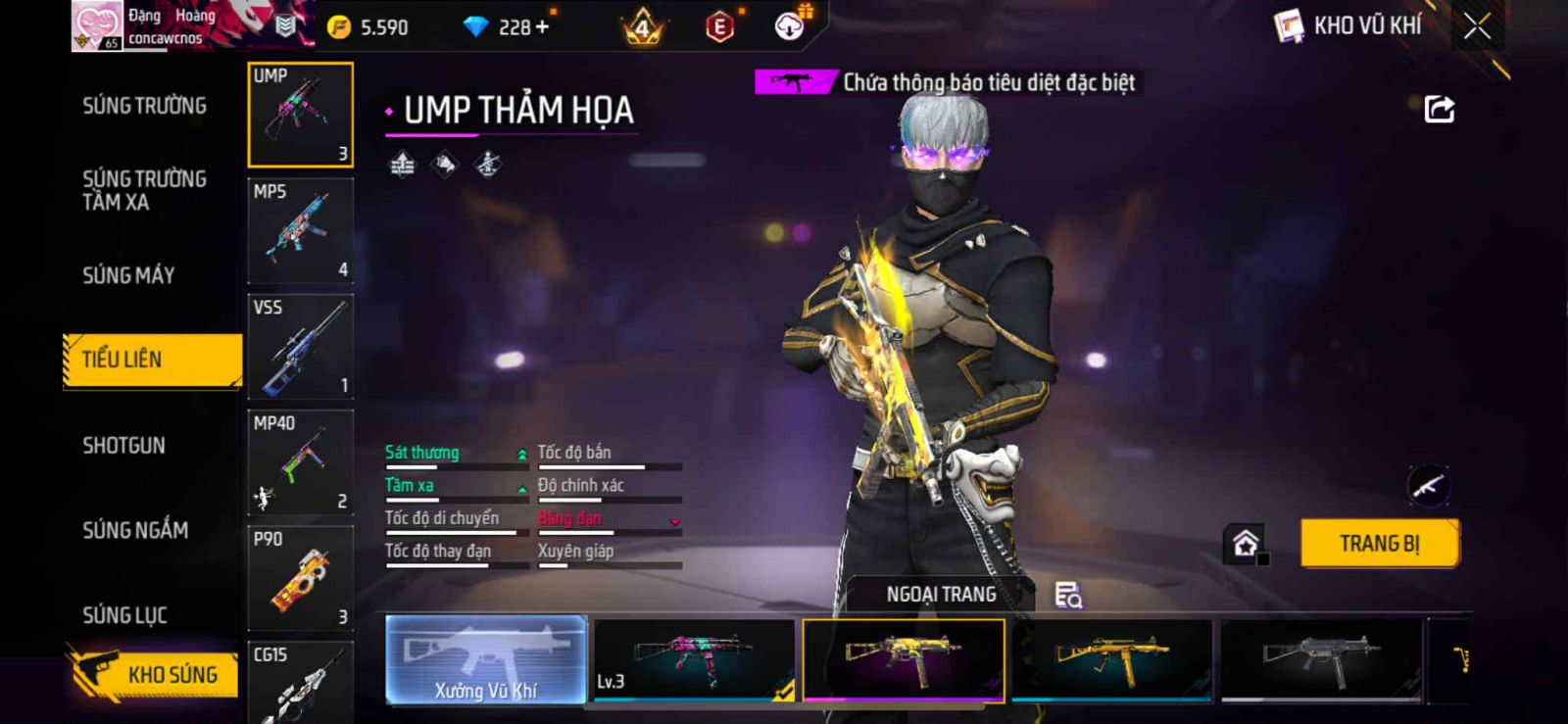Select the MP5 weapon tile
1568x724 pixels.
tap(300, 231)
